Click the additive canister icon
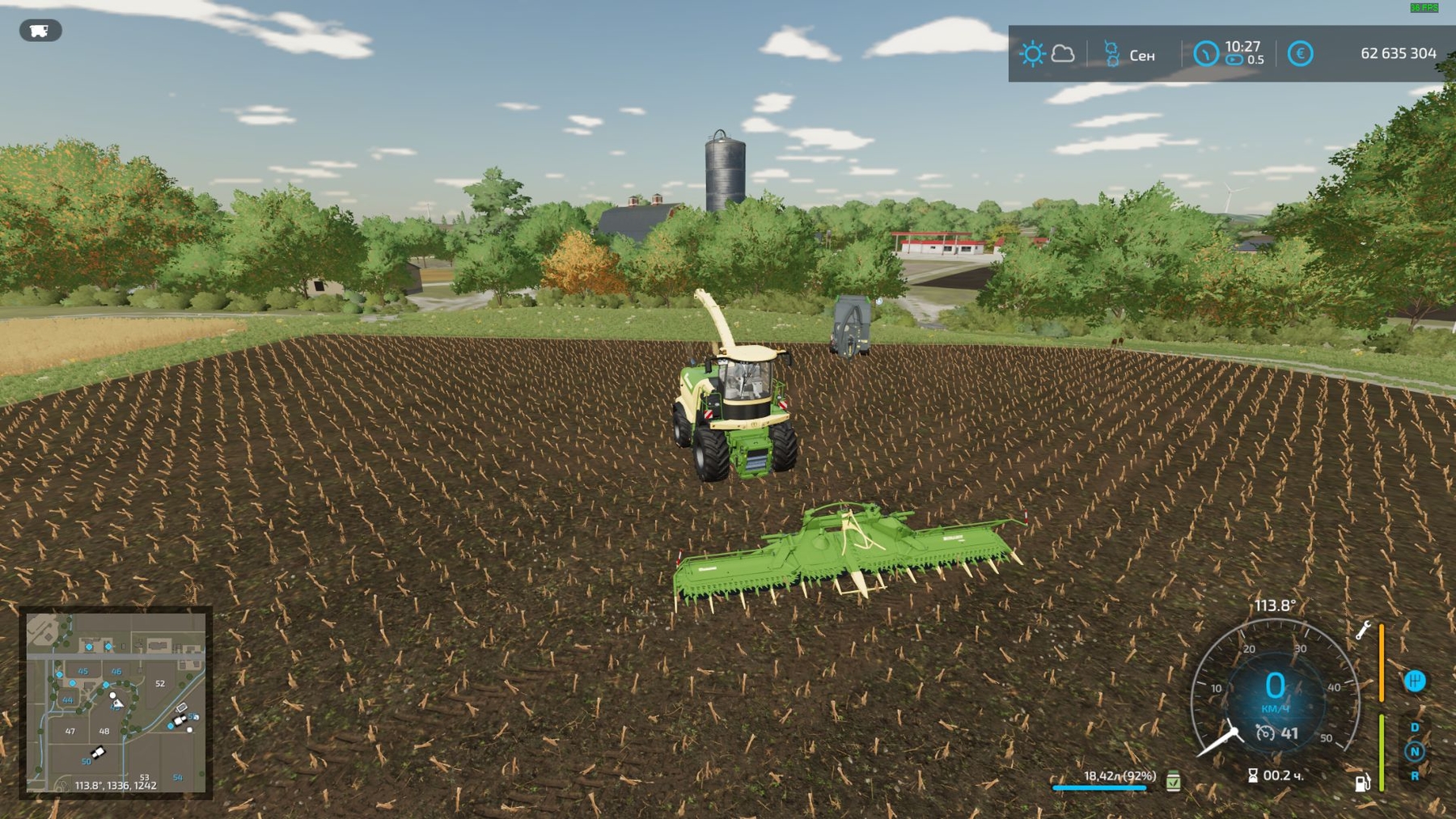Image resolution: width=1456 pixels, height=819 pixels. pos(1174,781)
